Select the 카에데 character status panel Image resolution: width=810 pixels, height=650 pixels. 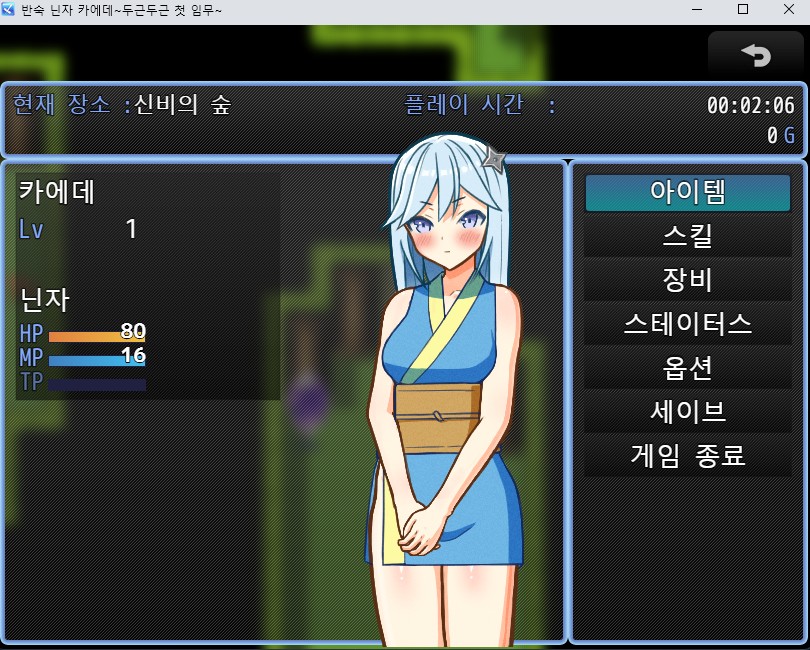148,286
